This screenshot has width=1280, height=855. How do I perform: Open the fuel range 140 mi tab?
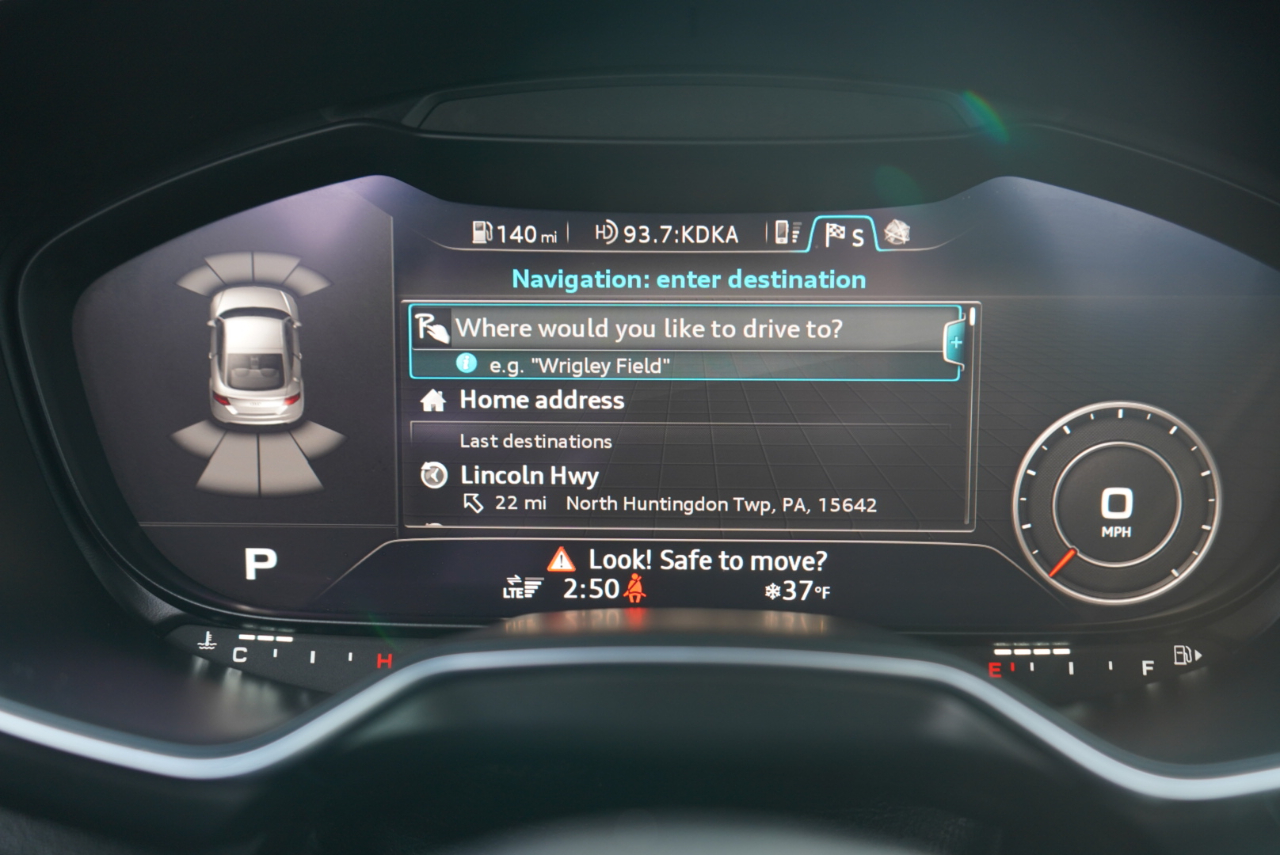tap(515, 234)
